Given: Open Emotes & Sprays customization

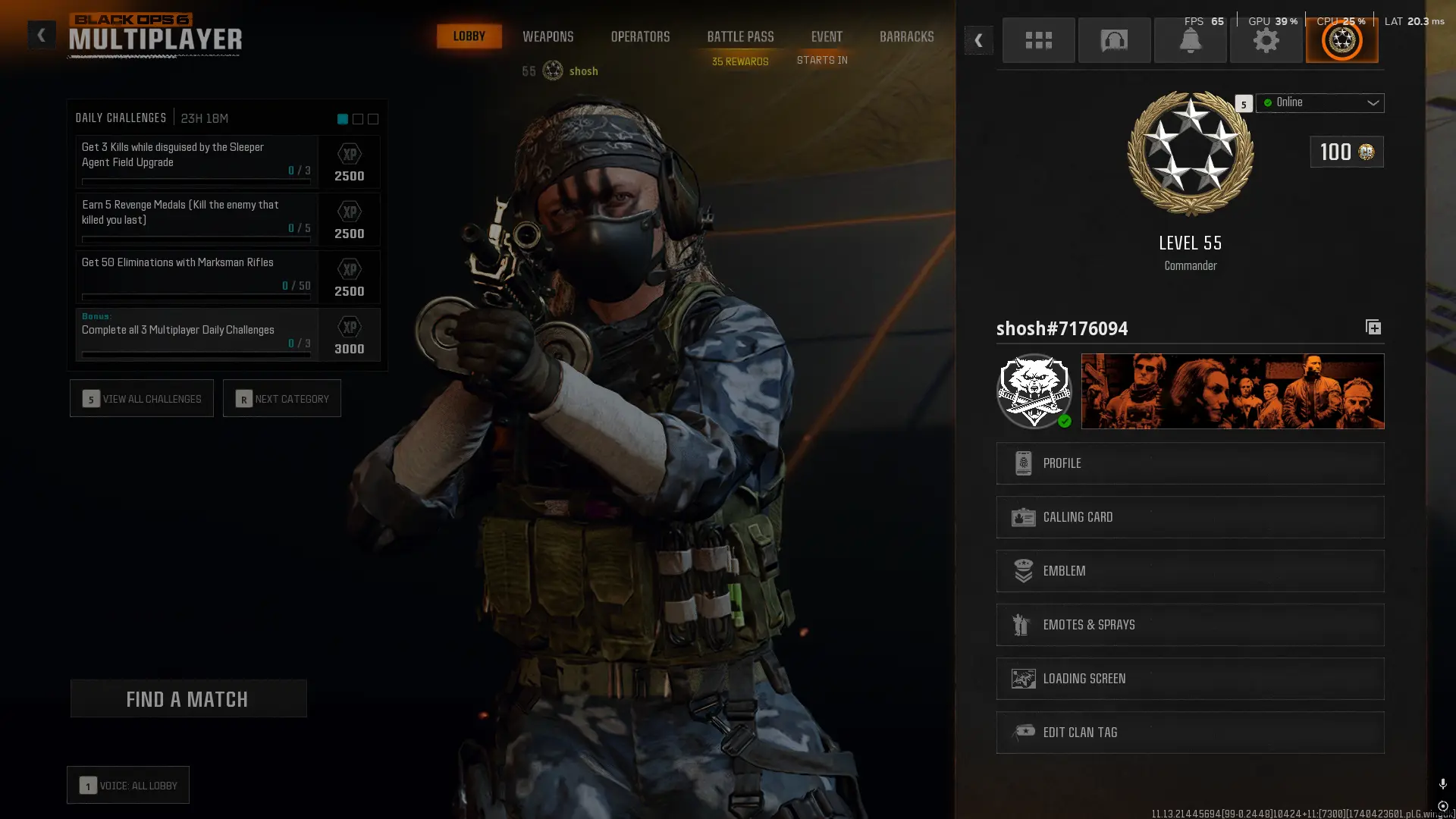Looking at the screenshot, I should (1189, 624).
